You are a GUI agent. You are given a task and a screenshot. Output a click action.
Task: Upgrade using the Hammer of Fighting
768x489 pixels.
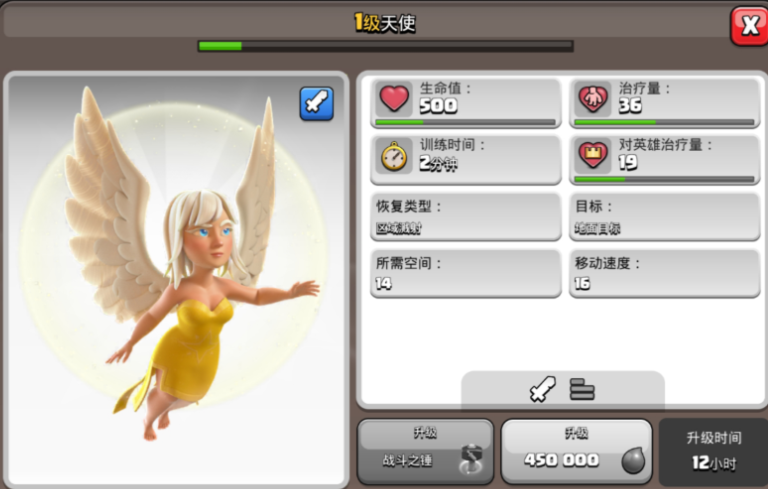pyautogui.click(x=426, y=451)
